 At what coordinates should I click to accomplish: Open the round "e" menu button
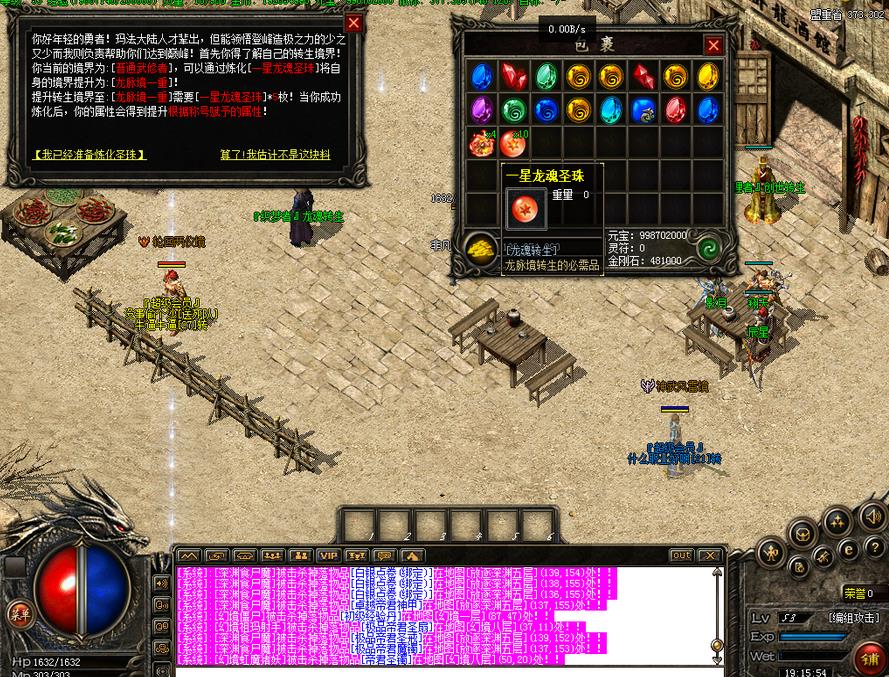click(849, 549)
